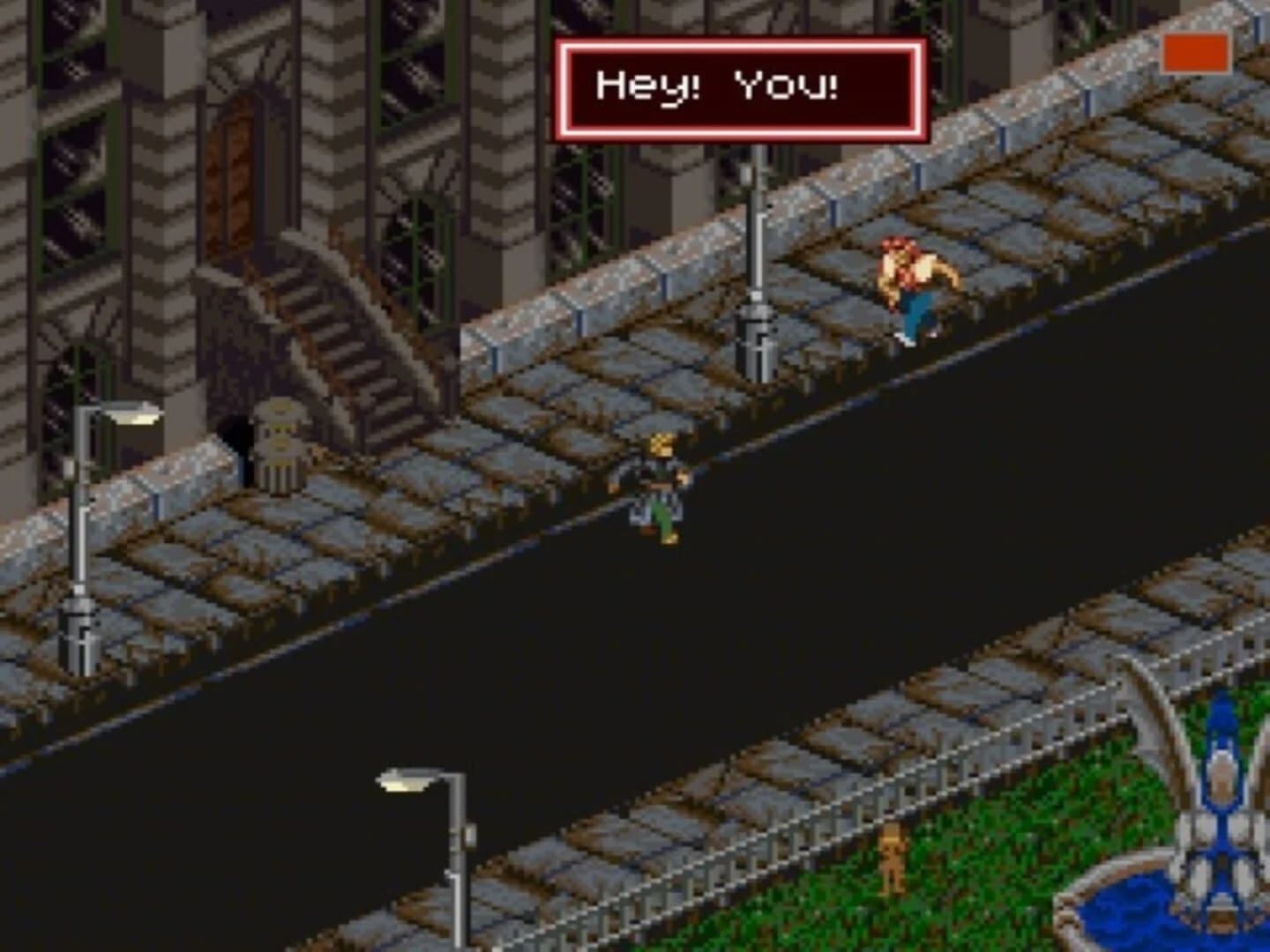Click the small figure standing on the grass
This screenshot has height=952, width=1270.
pyautogui.click(x=893, y=859)
